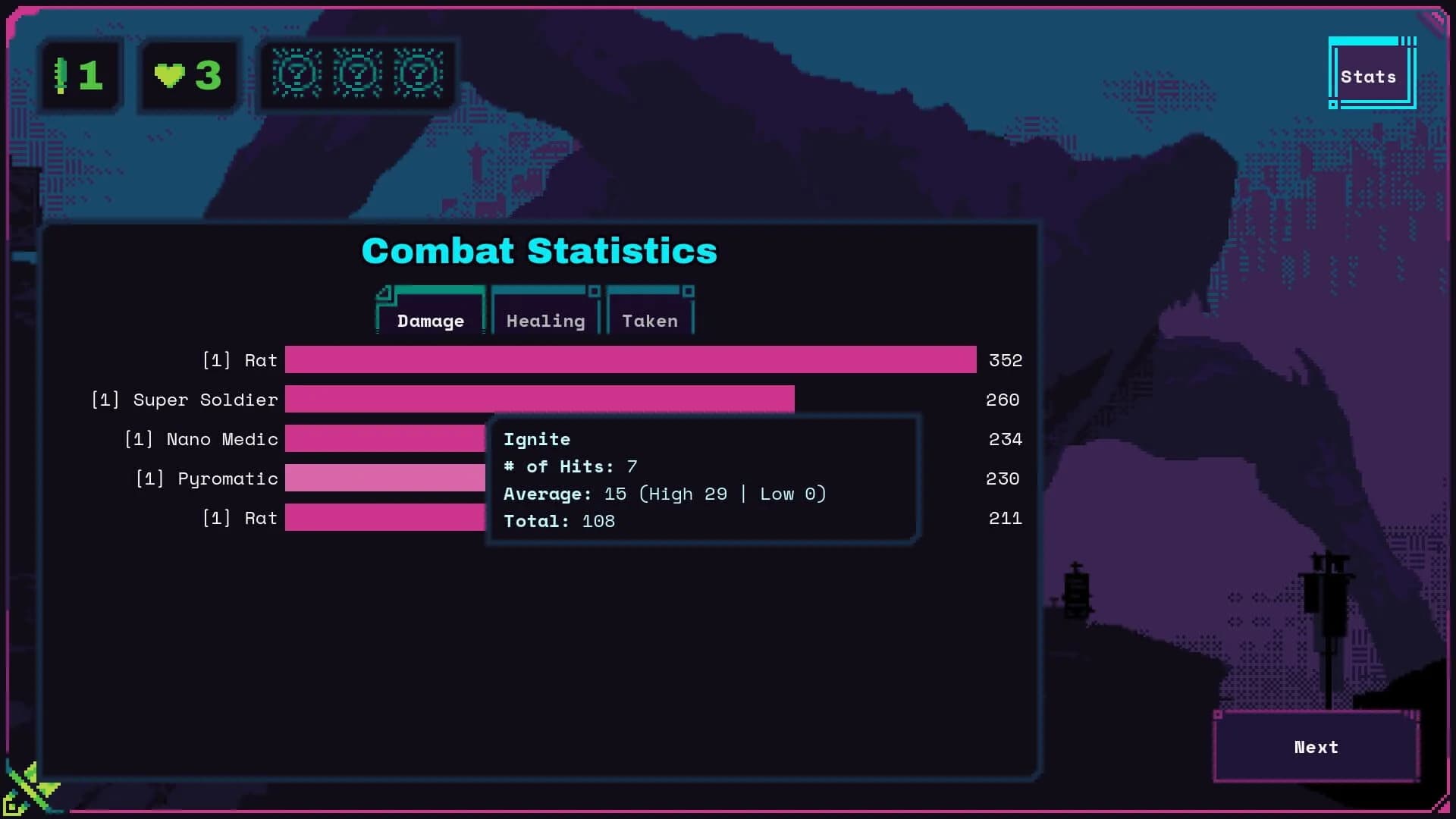
Task: Click the Combat Statistics title
Action: coord(538,251)
